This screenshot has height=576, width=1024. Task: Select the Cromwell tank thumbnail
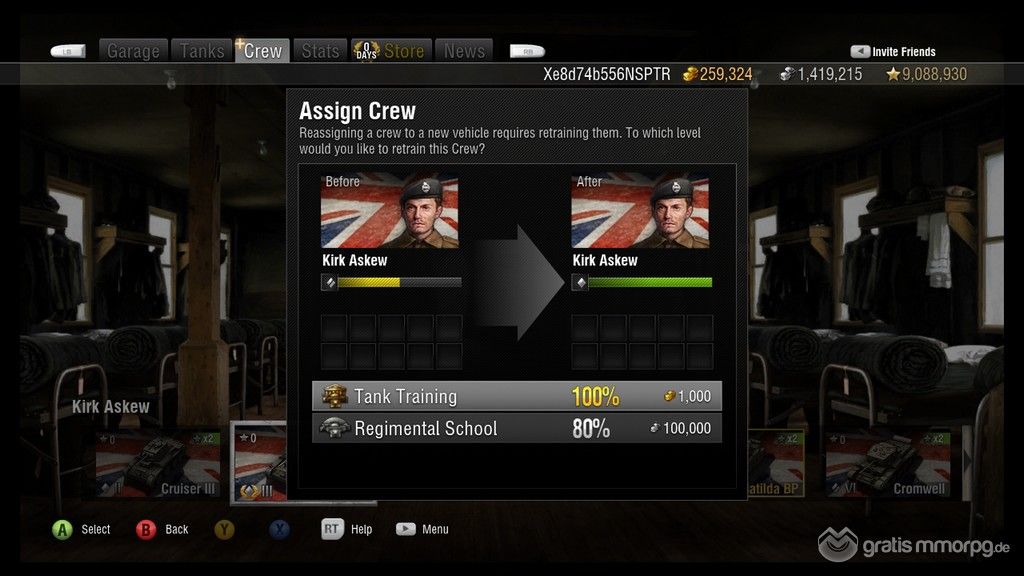pyautogui.click(x=886, y=465)
